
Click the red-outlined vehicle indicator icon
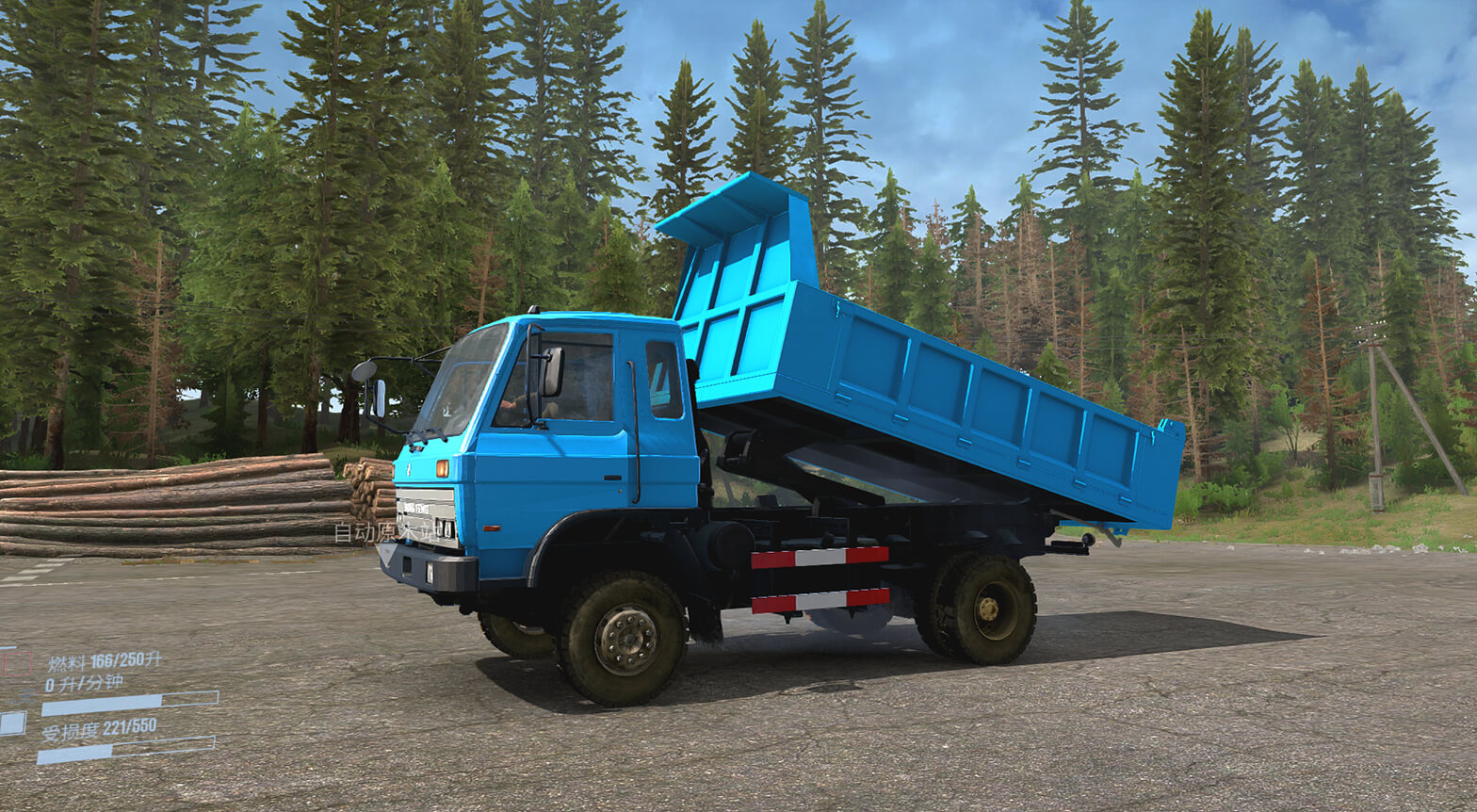tap(17, 664)
